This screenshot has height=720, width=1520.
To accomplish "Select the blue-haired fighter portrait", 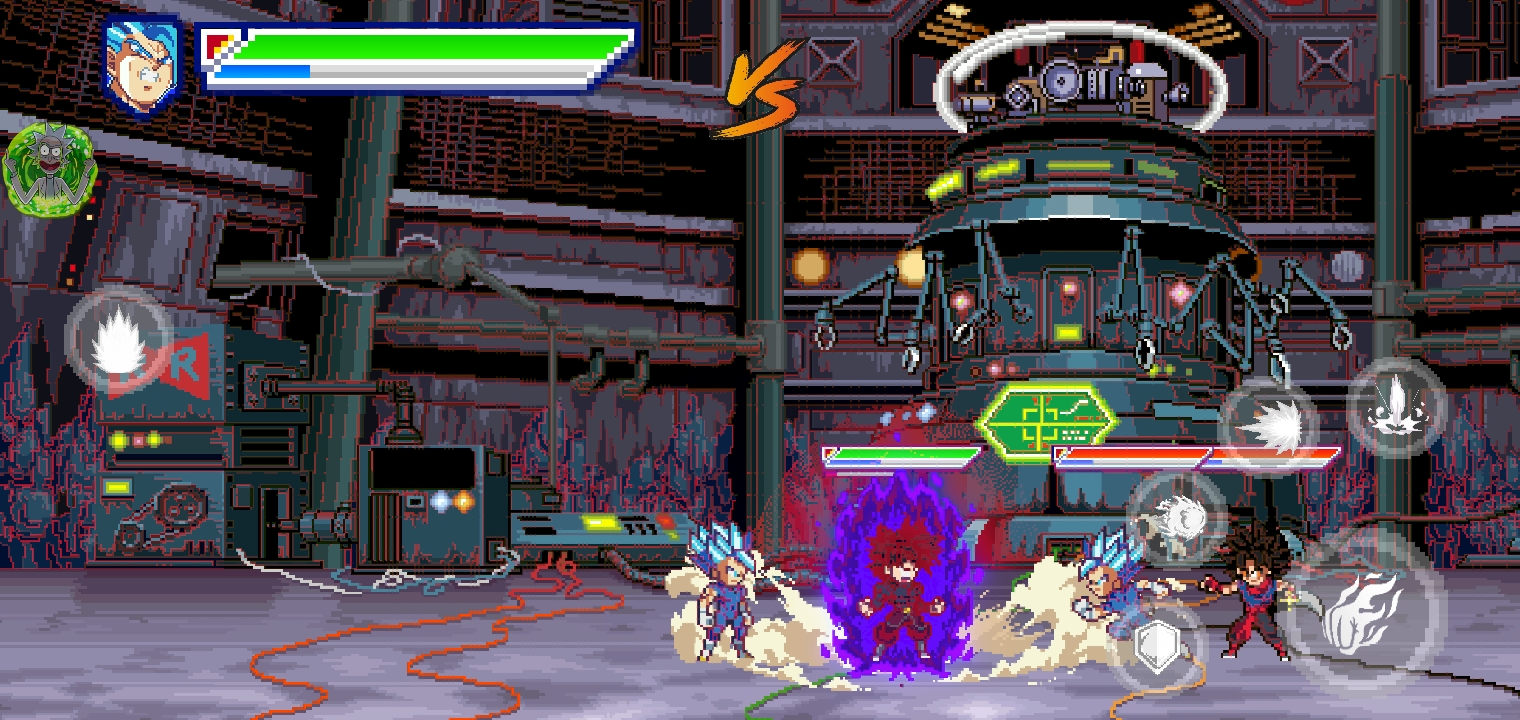I will (x=142, y=62).
